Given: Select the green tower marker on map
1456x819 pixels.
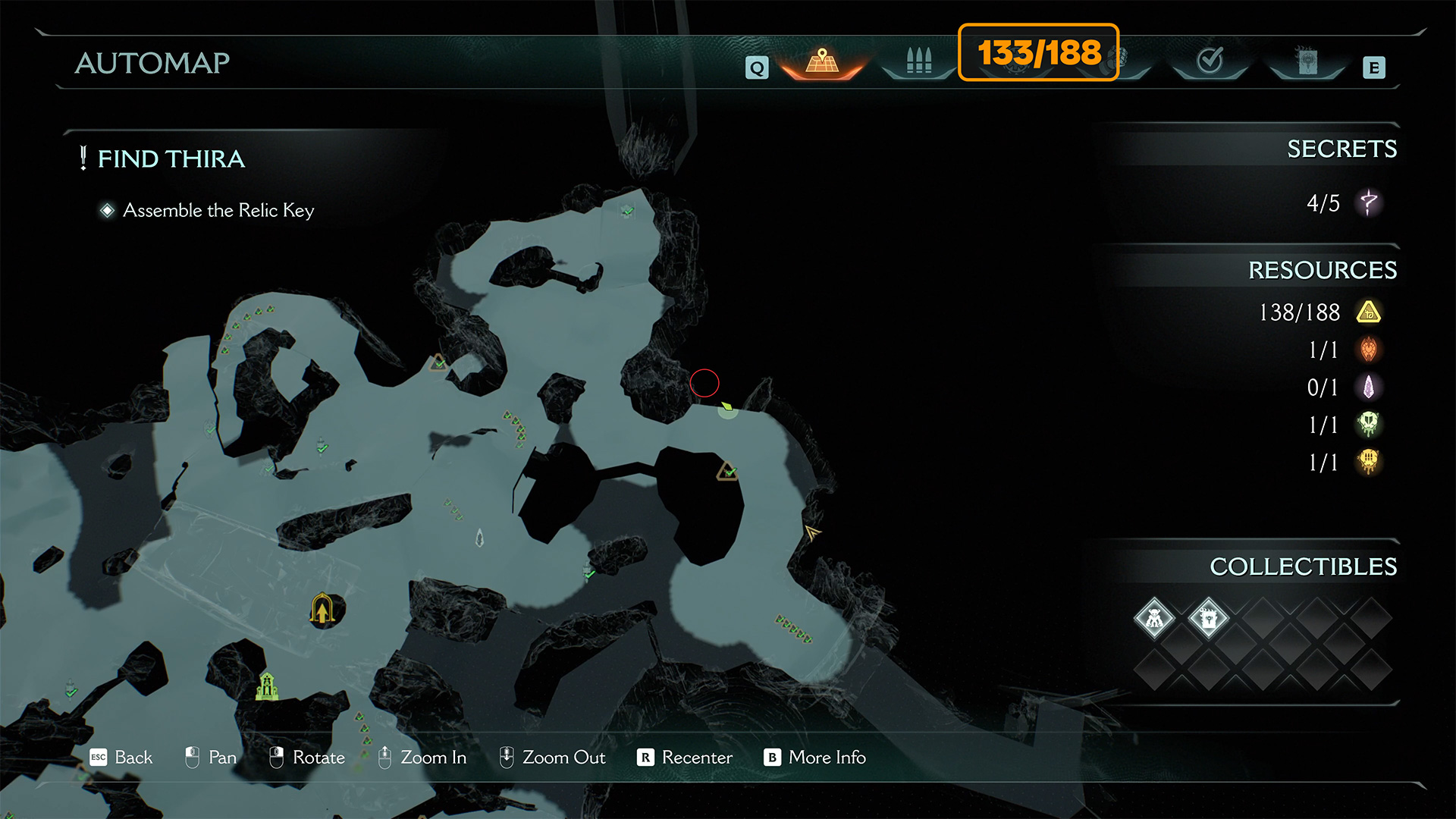Looking at the screenshot, I should pos(267,686).
